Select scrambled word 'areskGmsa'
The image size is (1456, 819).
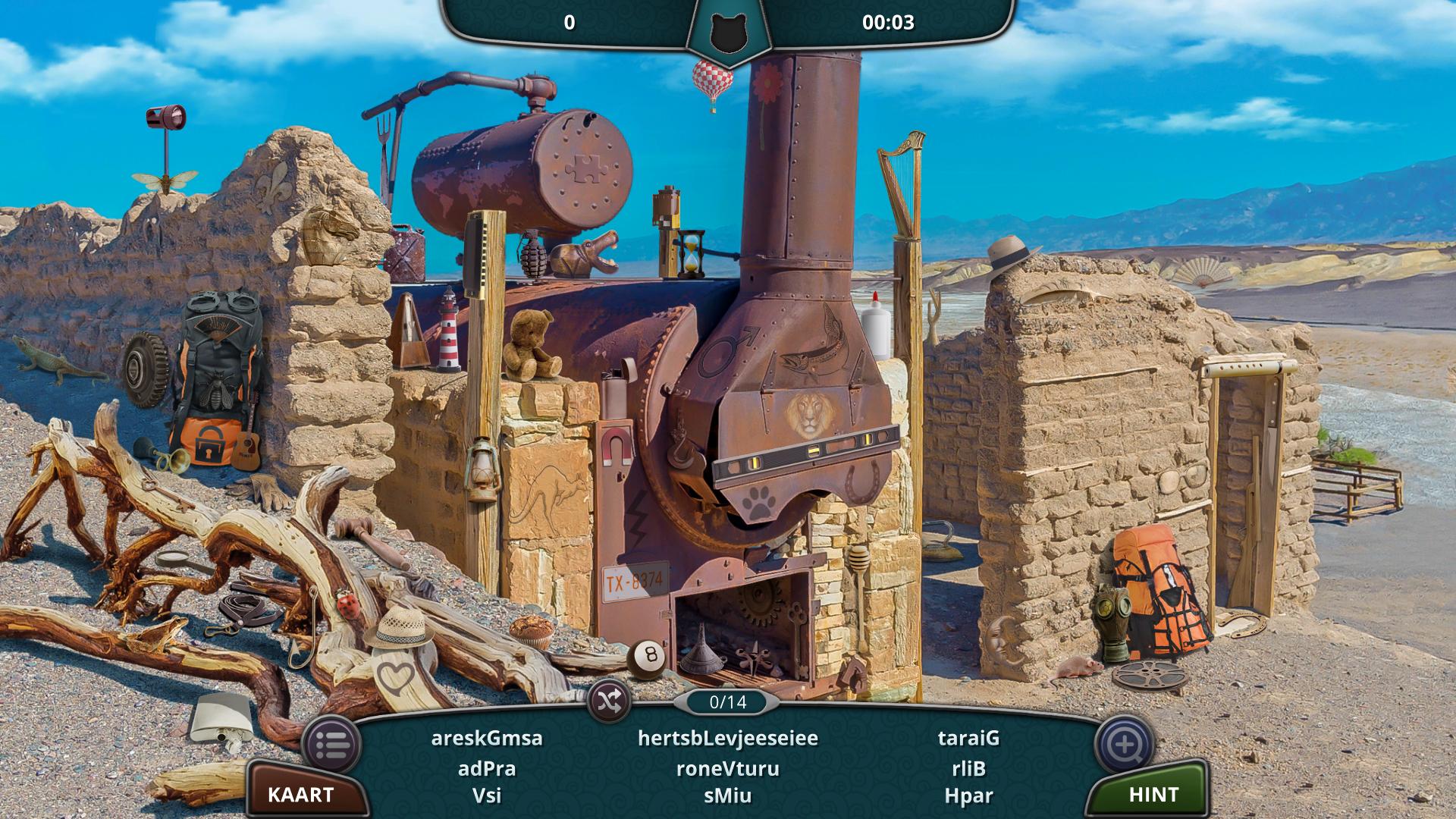pos(487,738)
